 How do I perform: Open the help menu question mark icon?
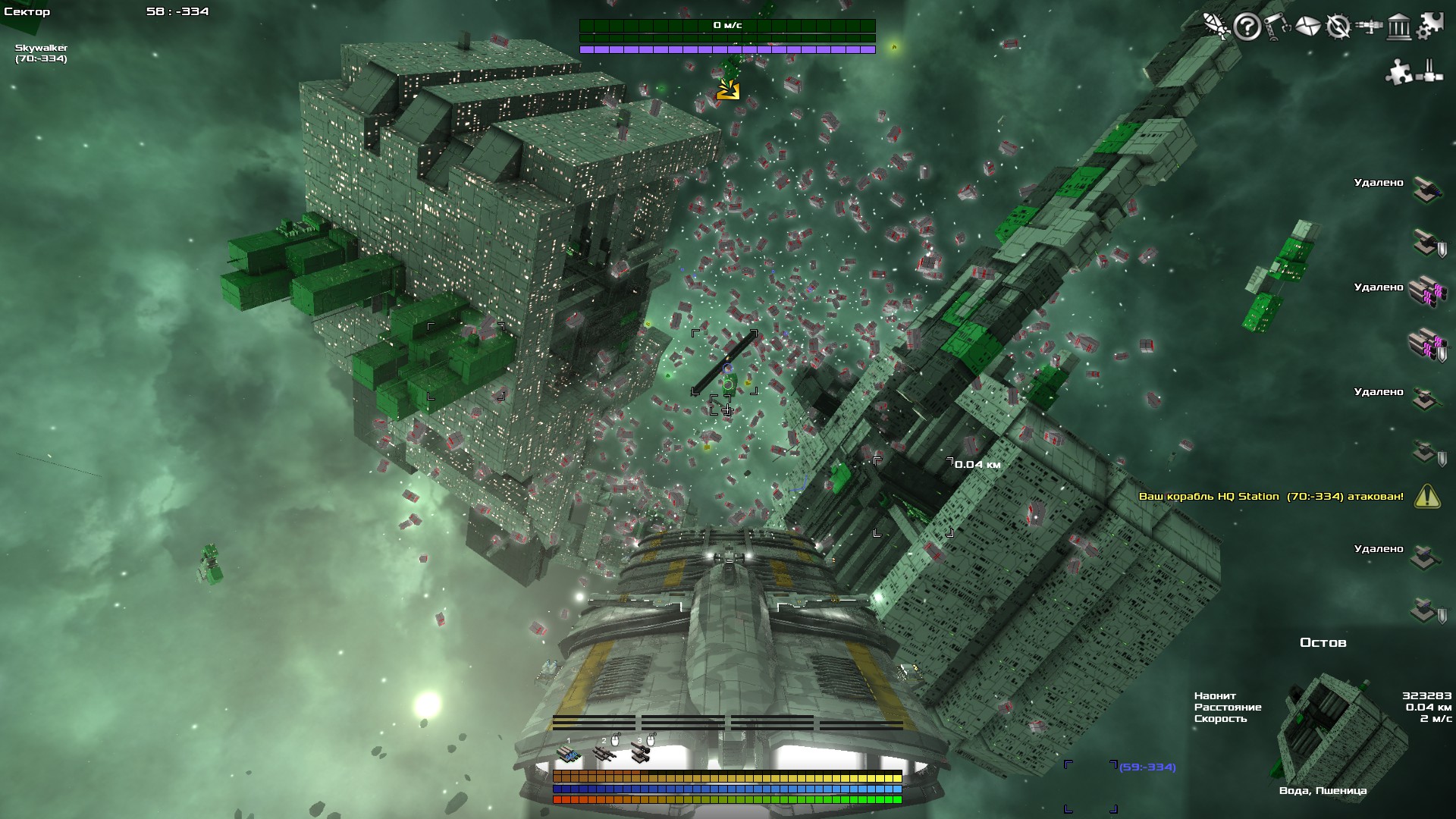(1247, 28)
